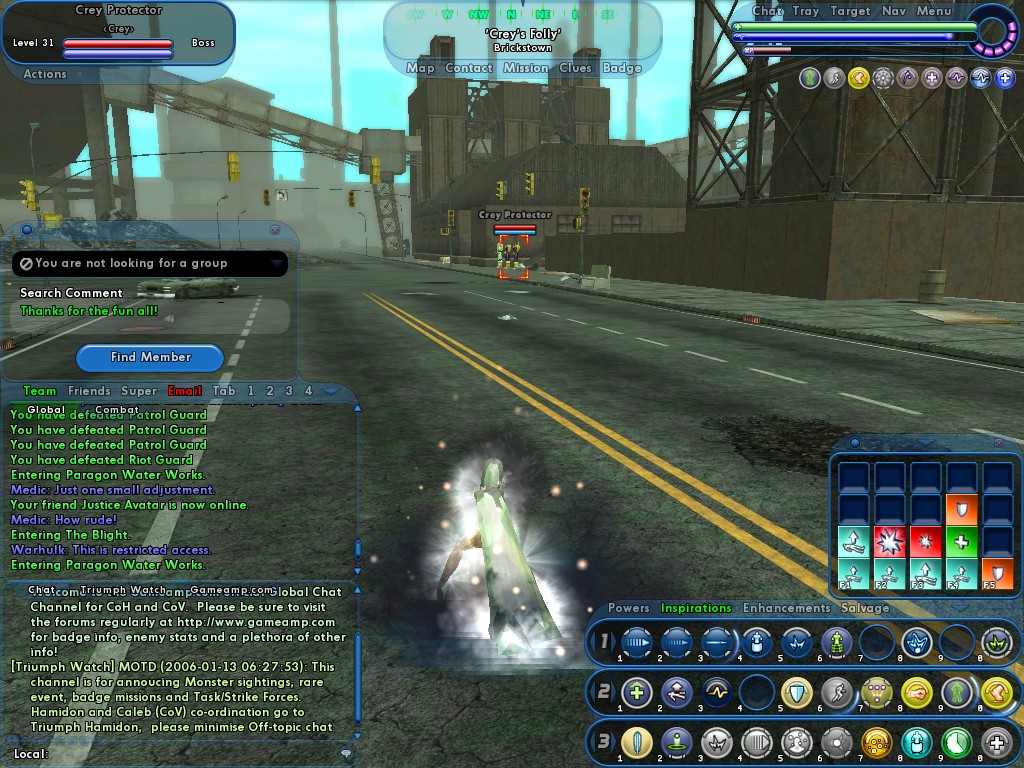Open the Mission panel

coord(526,68)
